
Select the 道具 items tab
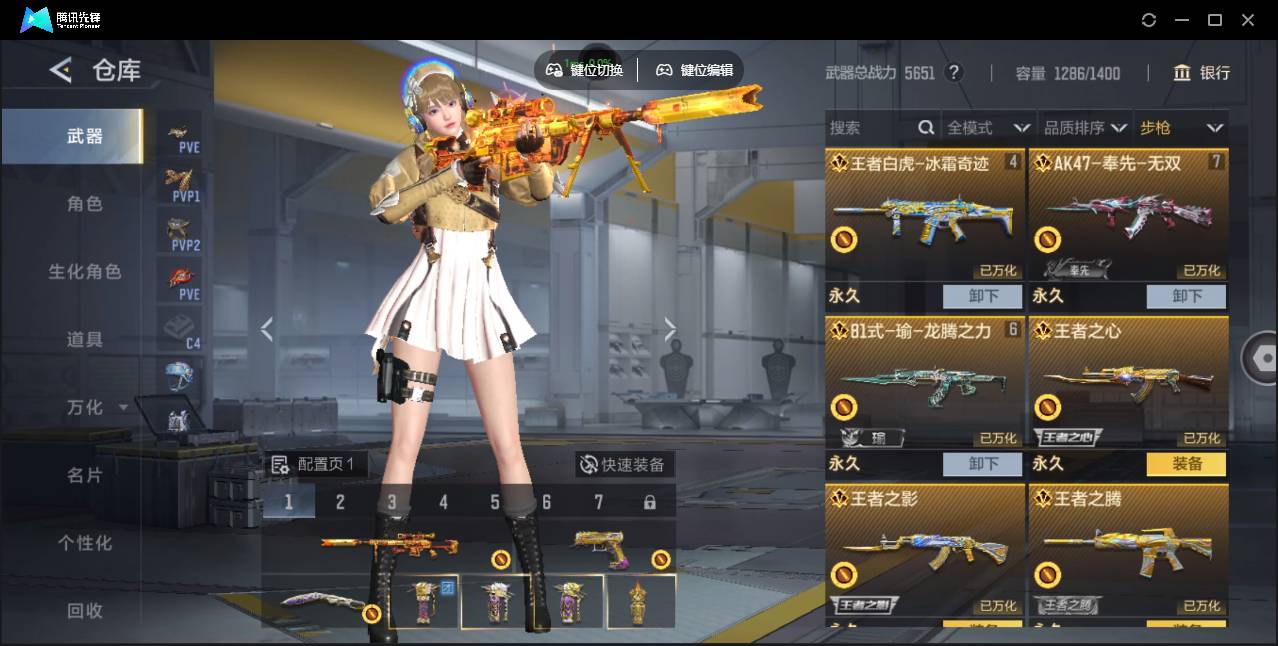(85, 340)
